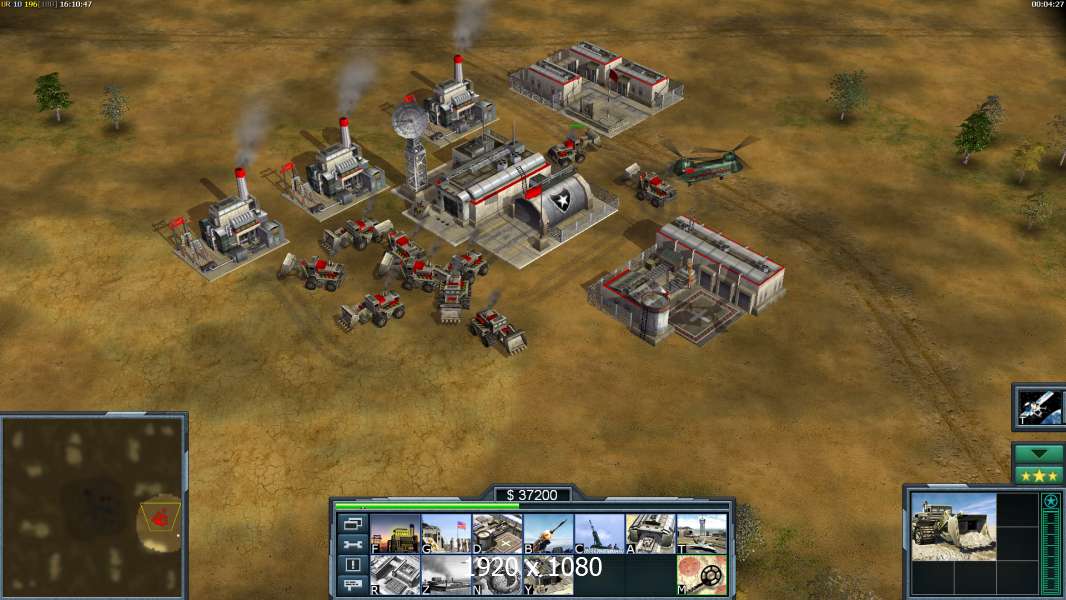This screenshot has height=600, width=1066.
Task: Build the airfield with control tower icon
Action: [x=701, y=534]
